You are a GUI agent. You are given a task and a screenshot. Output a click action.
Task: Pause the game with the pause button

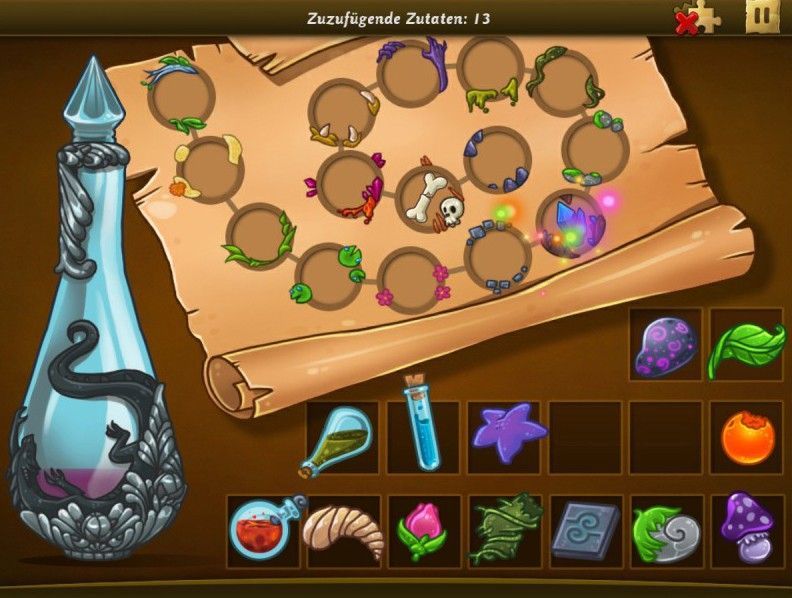click(x=761, y=17)
